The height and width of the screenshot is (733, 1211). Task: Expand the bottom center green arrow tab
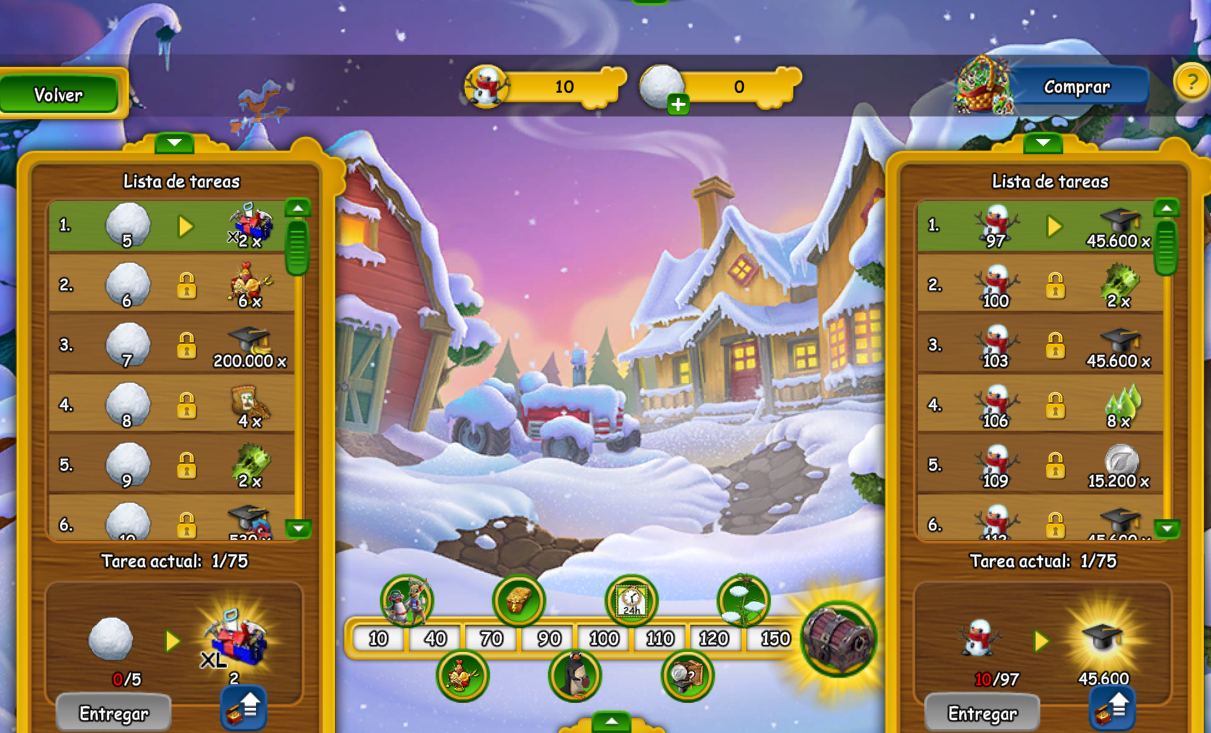(x=611, y=721)
